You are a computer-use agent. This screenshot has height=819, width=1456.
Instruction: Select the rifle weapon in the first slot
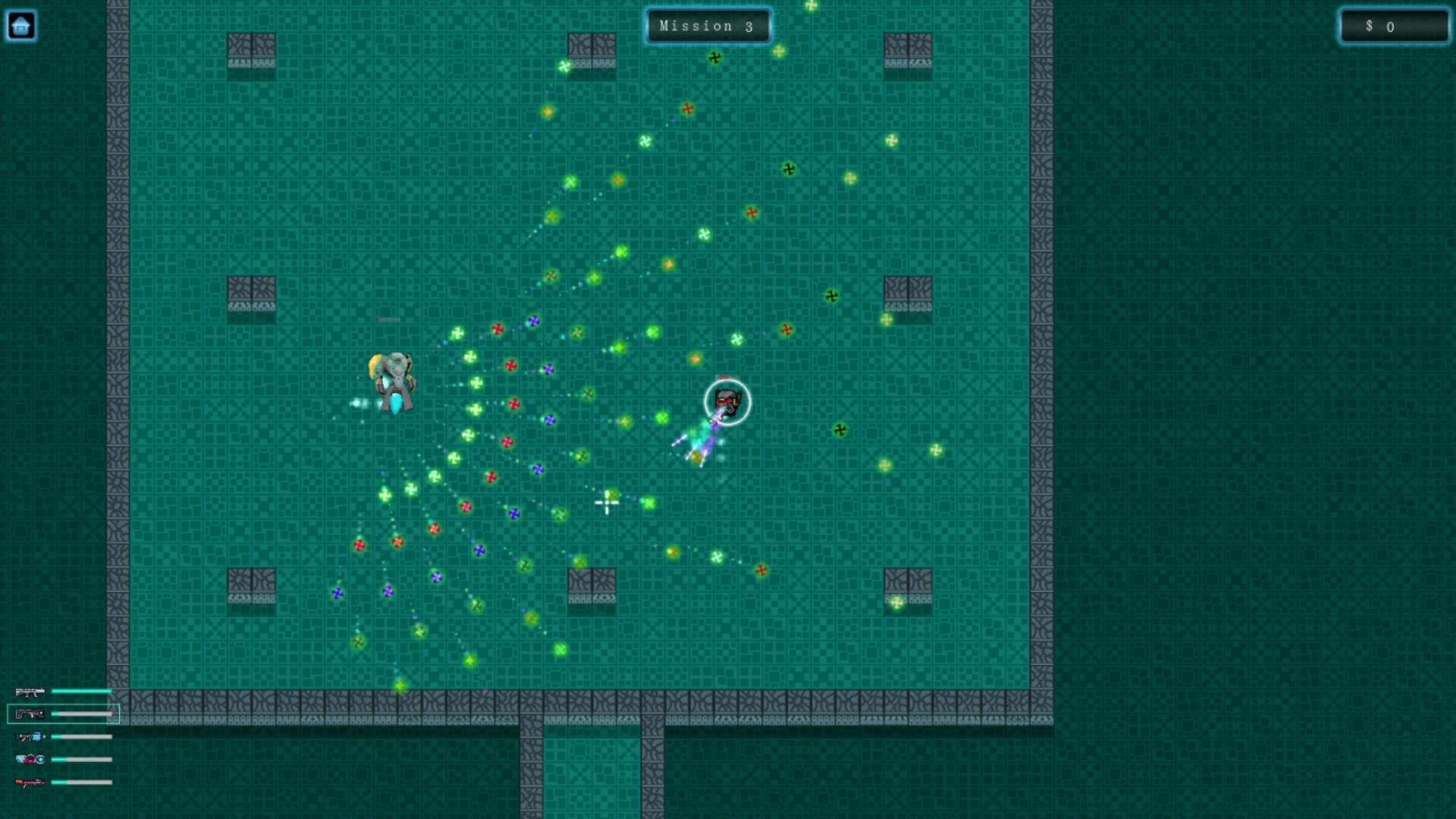coord(29,691)
